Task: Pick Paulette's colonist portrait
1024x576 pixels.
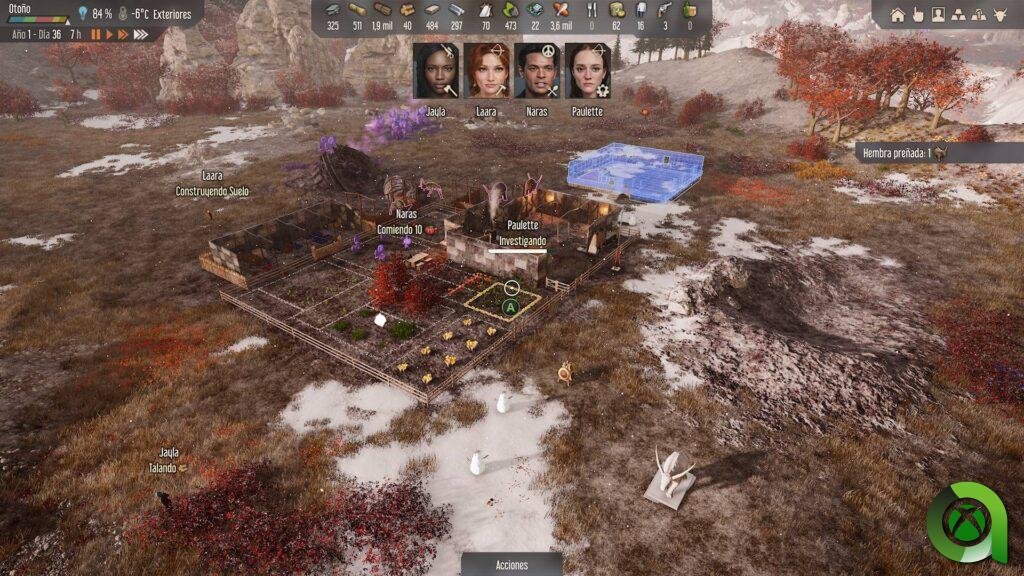Action: (x=587, y=71)
